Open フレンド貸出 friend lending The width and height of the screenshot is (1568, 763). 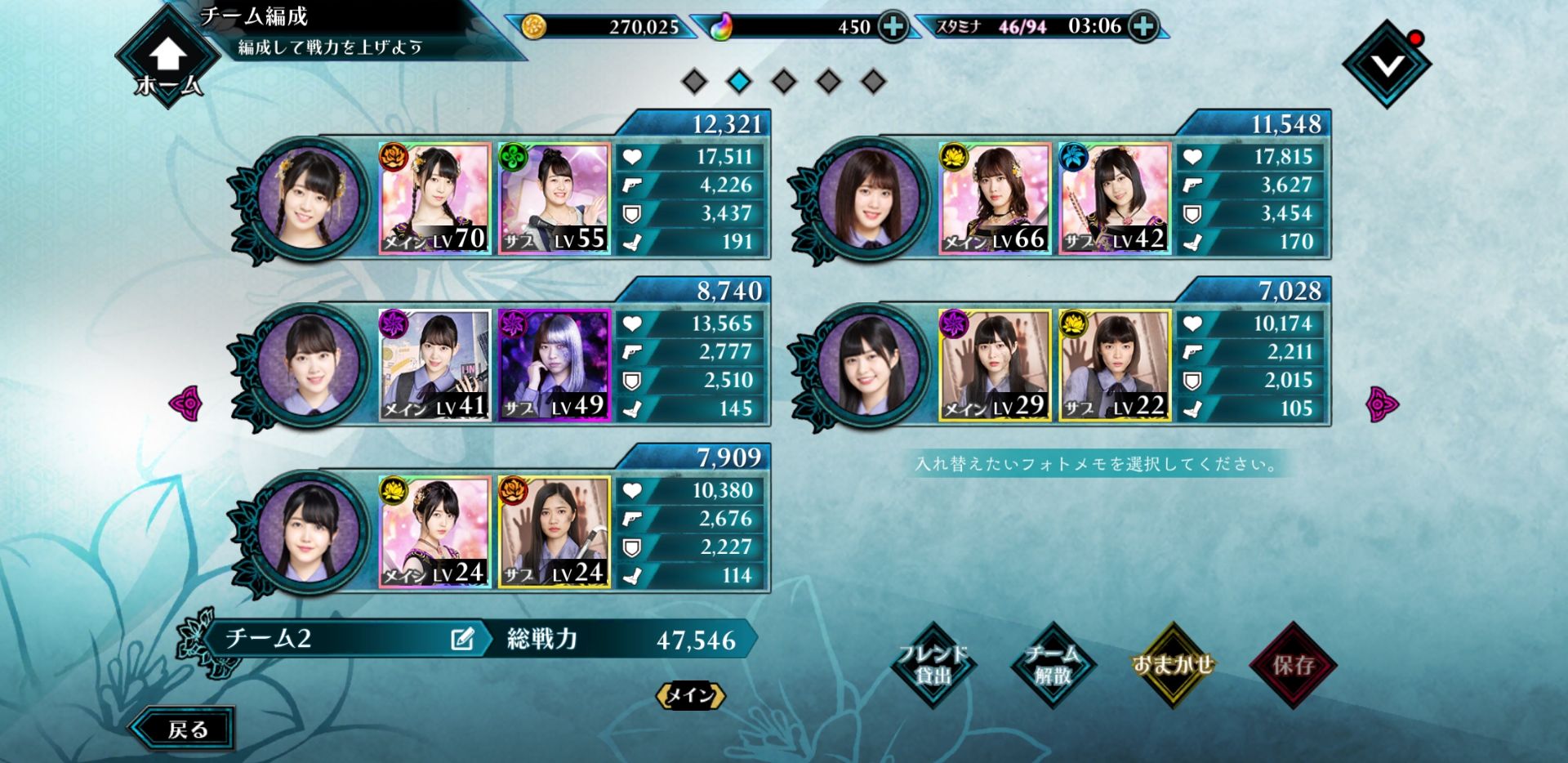tap(933, 665)
